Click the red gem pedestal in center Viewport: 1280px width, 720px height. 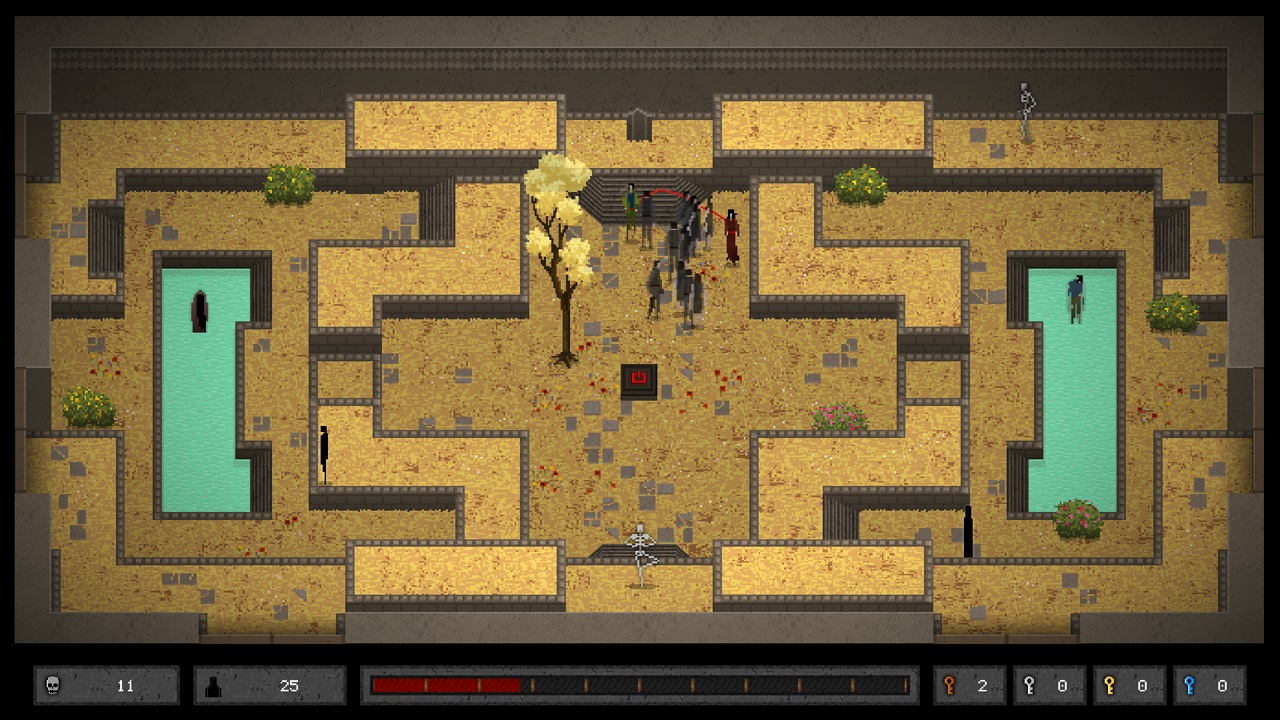[x=641, y=377]
